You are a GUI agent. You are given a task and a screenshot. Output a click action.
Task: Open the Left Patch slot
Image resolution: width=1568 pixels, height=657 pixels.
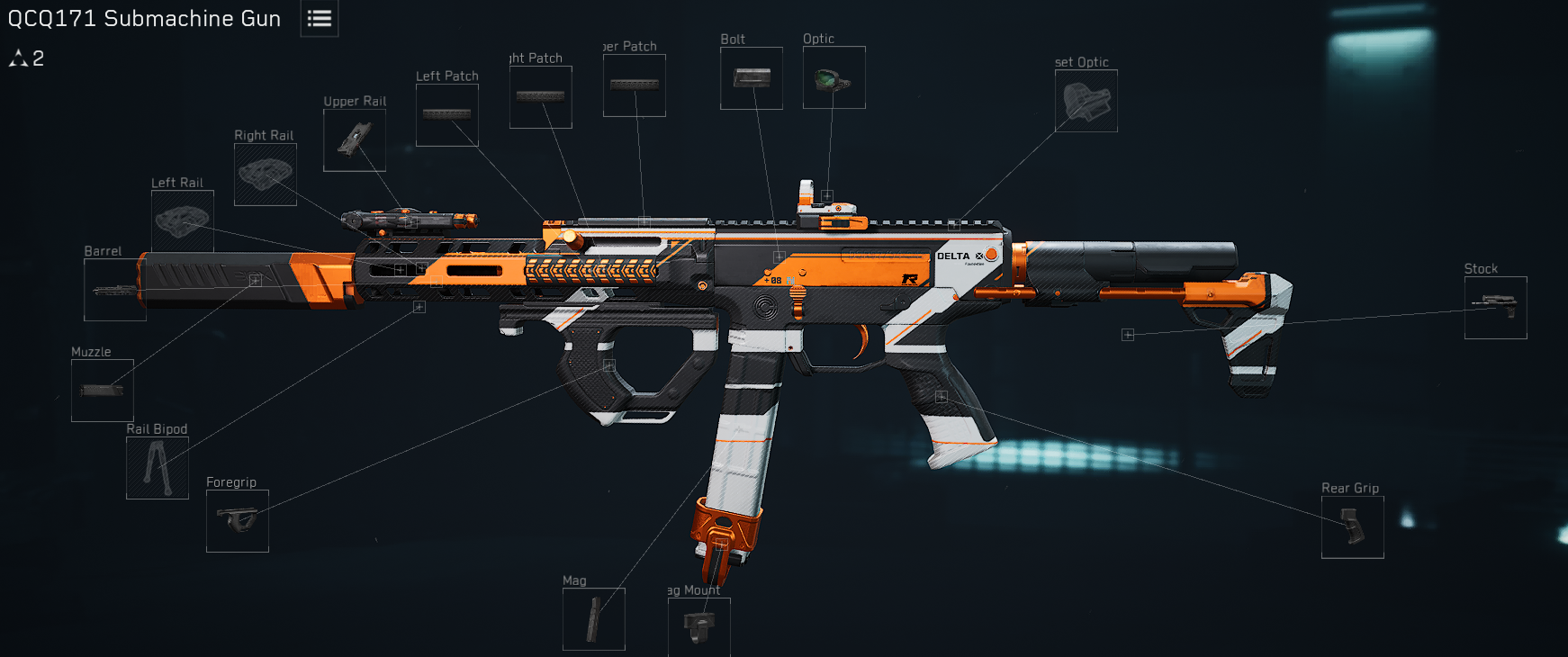point(447,115)
